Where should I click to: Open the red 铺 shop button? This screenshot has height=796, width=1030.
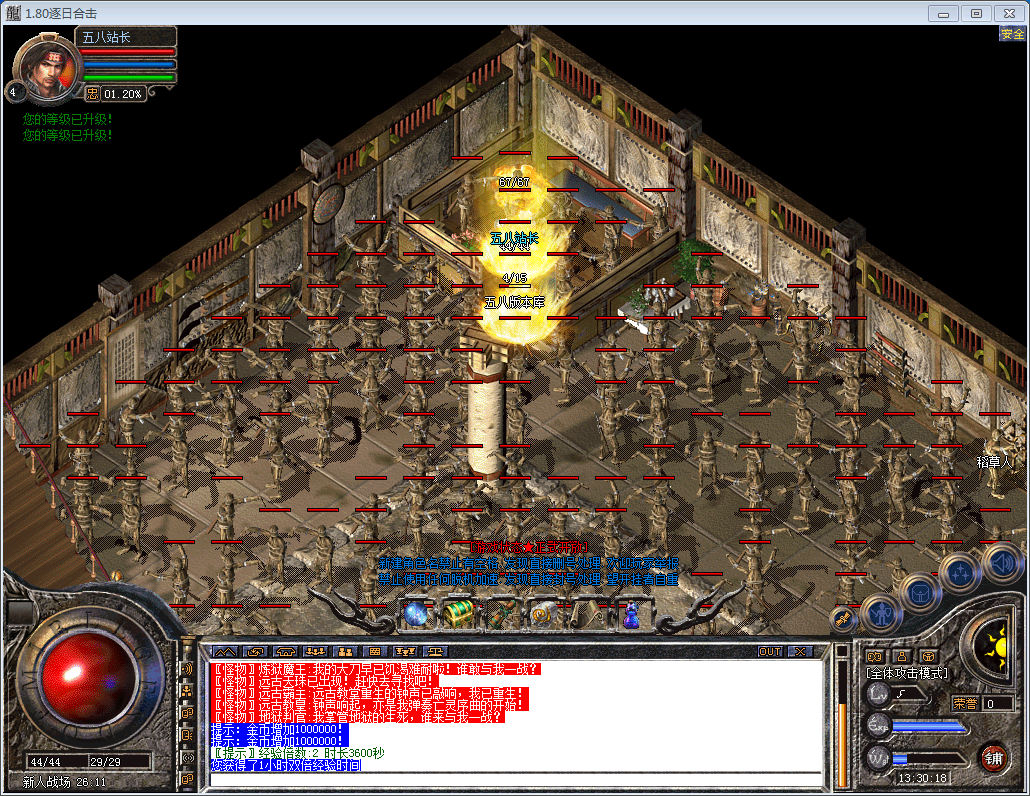tap(993, 756)
